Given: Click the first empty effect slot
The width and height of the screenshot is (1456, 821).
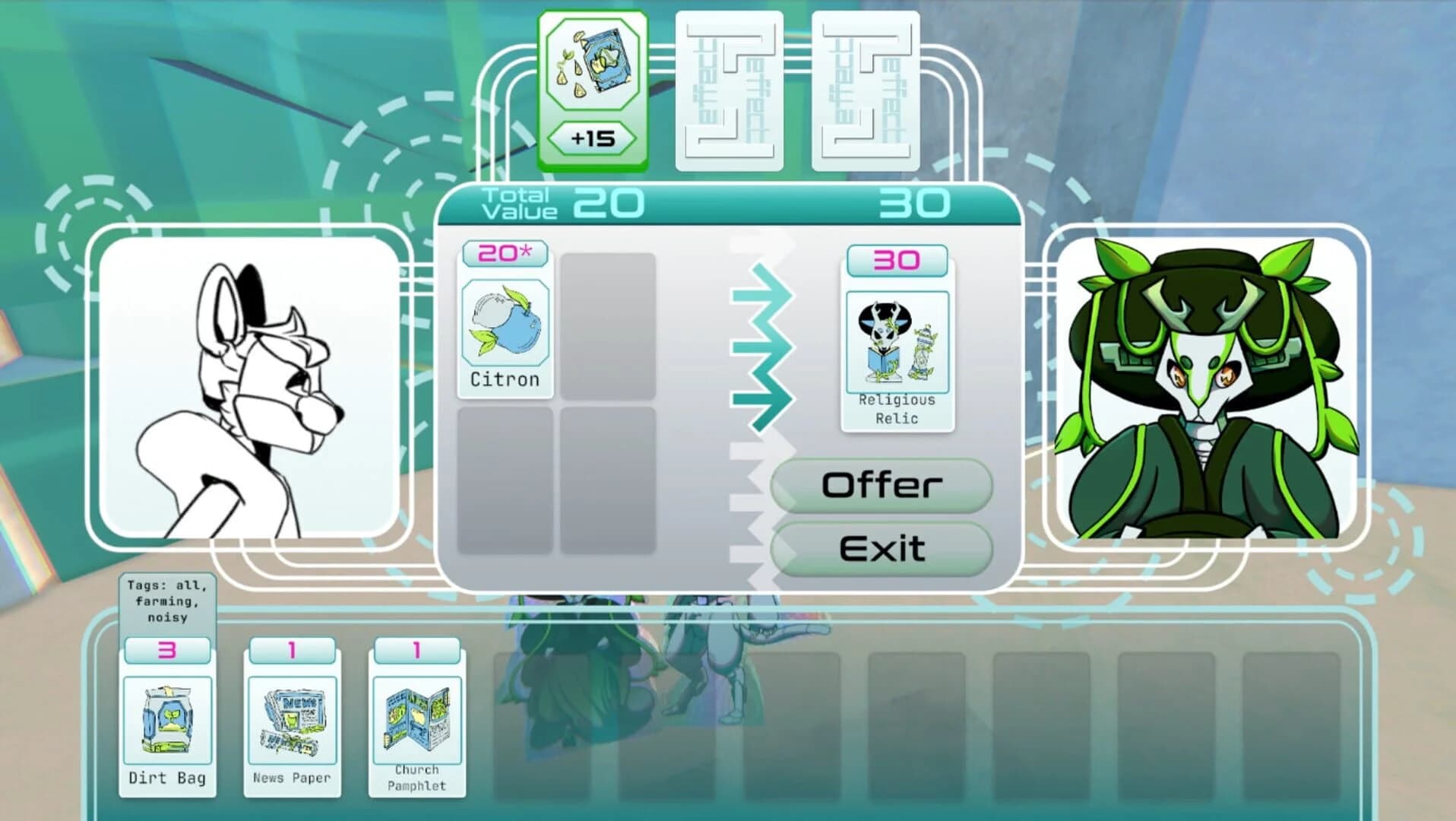Looking at the screenshot, I should [x=730, y=90].
